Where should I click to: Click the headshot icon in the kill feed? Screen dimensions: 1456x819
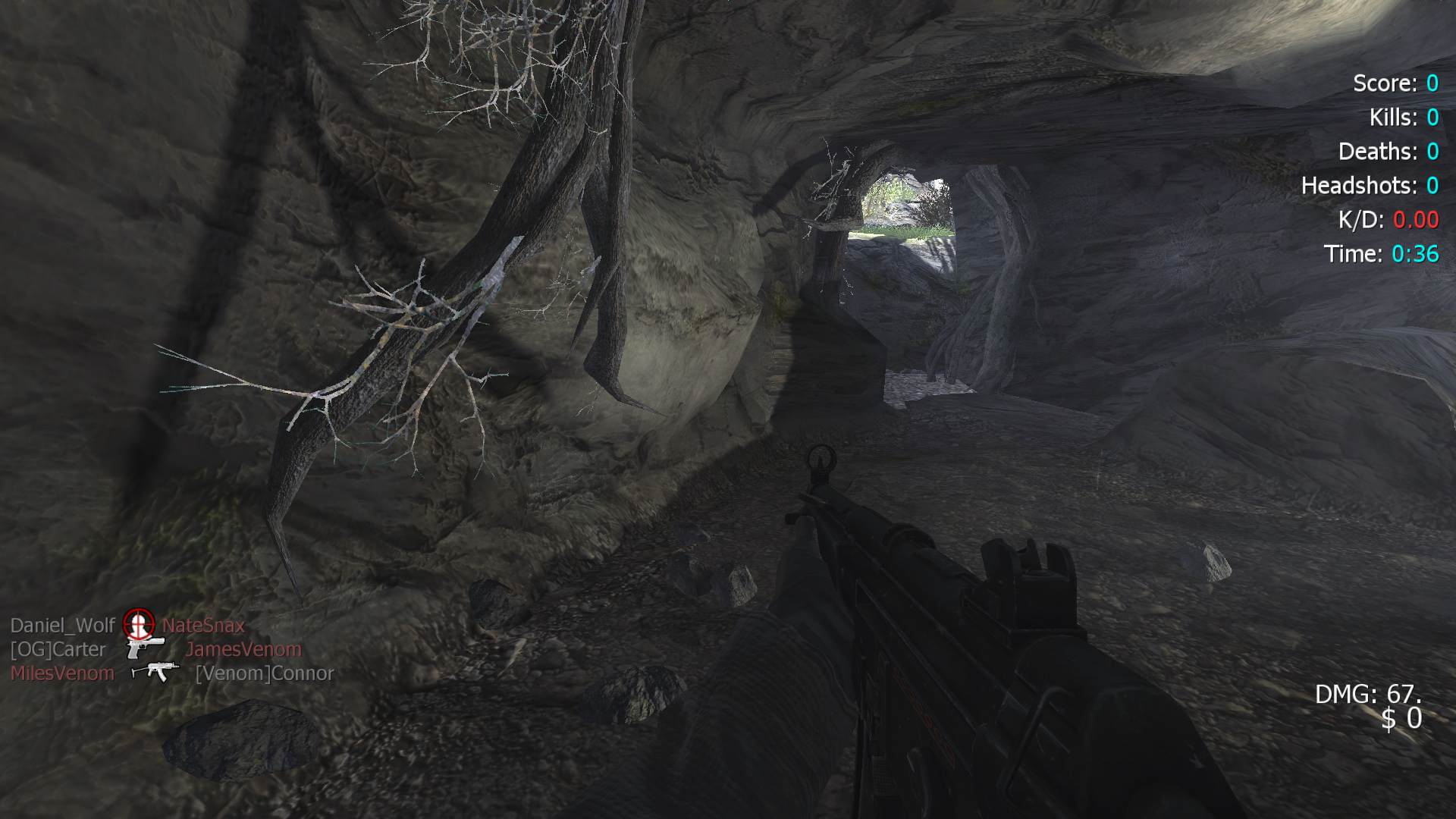pos(139,624)
